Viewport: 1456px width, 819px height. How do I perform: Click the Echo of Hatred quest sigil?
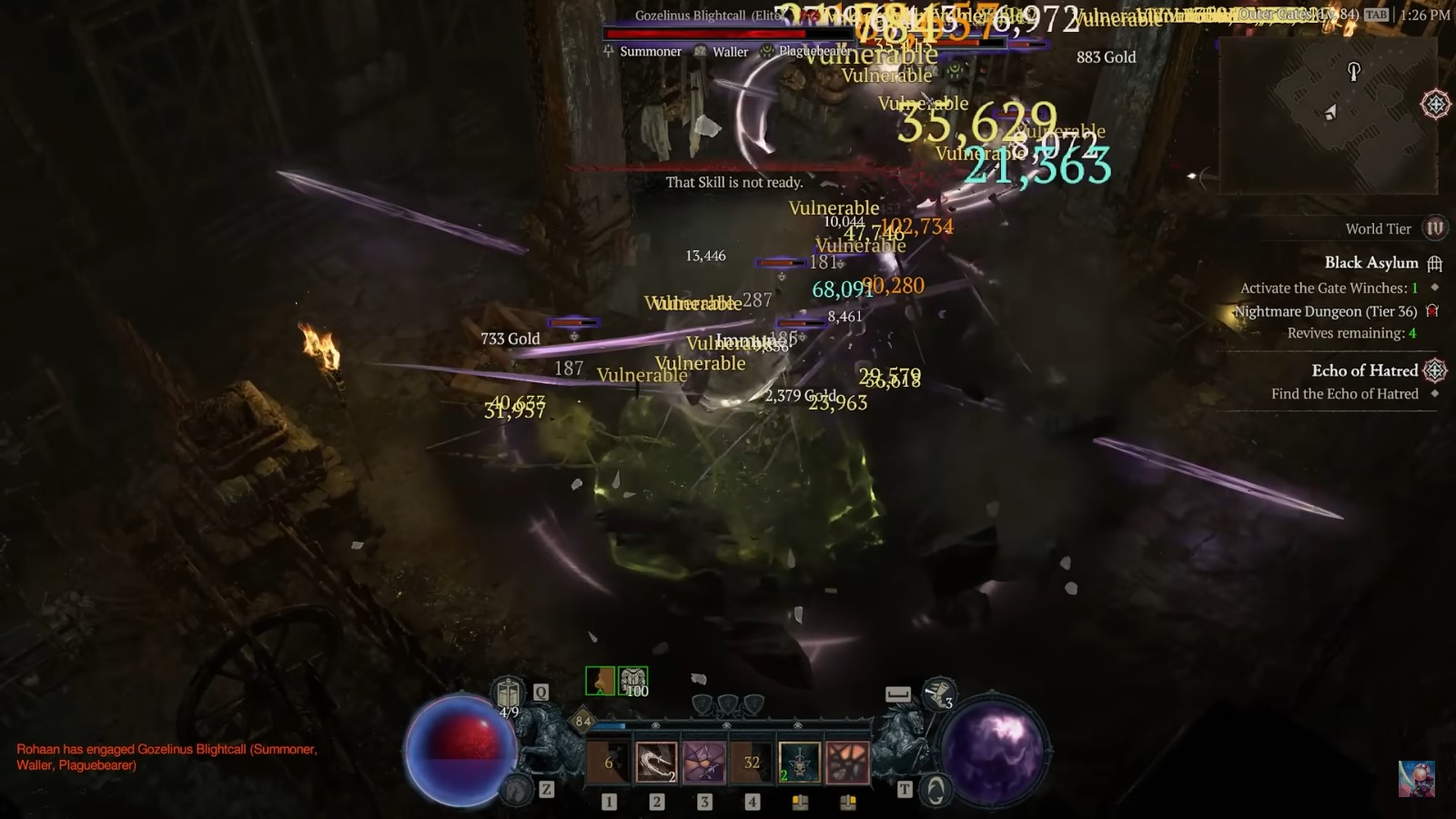1436,370
